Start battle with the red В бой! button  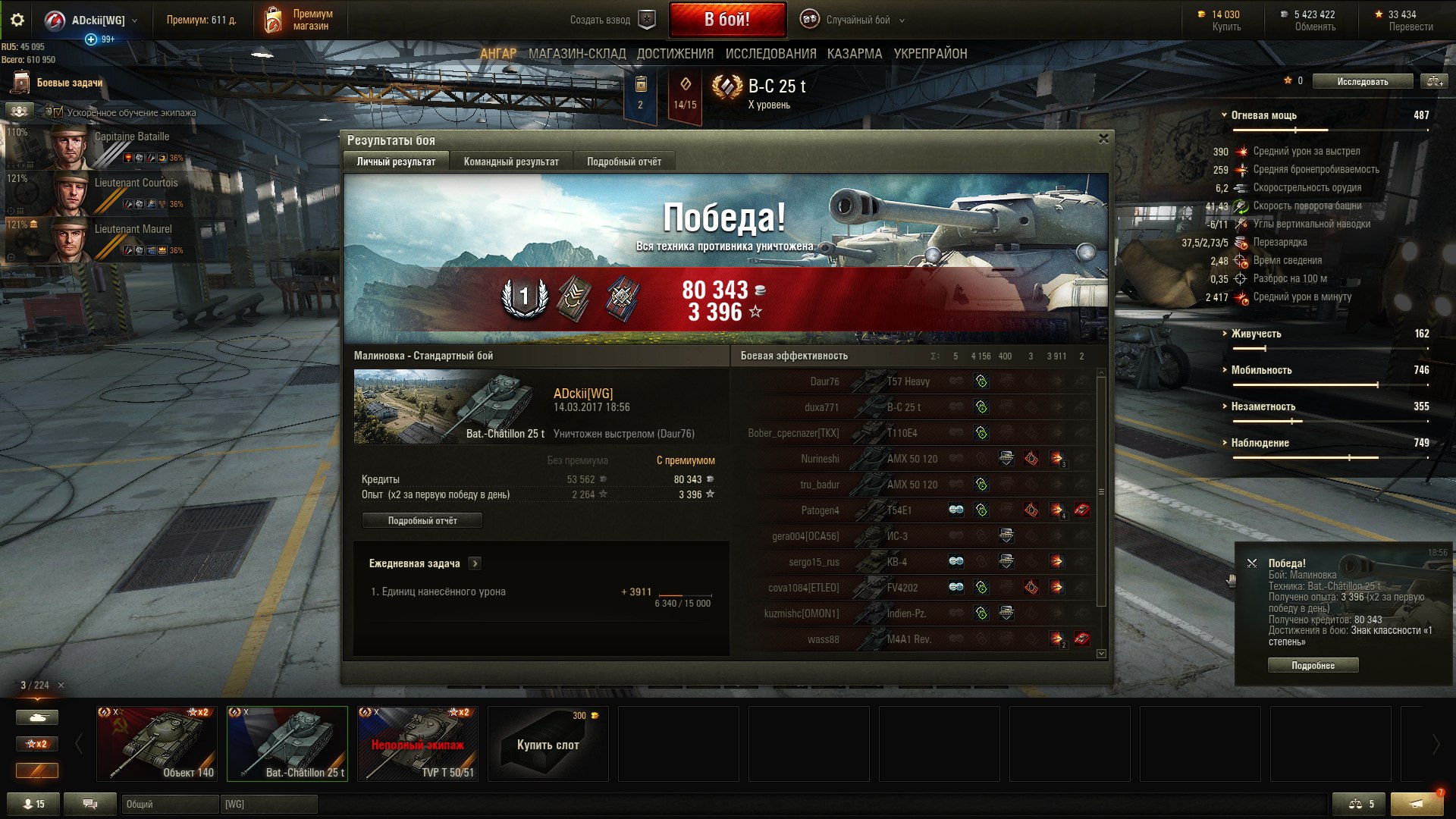[726, 20]
